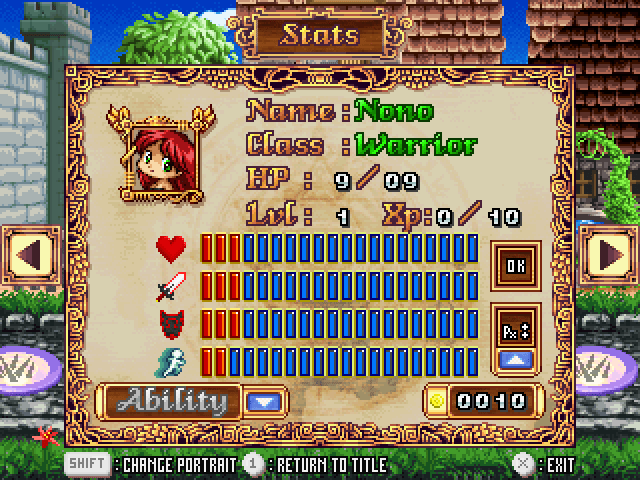Screen dimensions: 640x480
Task: Confirm stats with the OK button
Action: point(516,267)
